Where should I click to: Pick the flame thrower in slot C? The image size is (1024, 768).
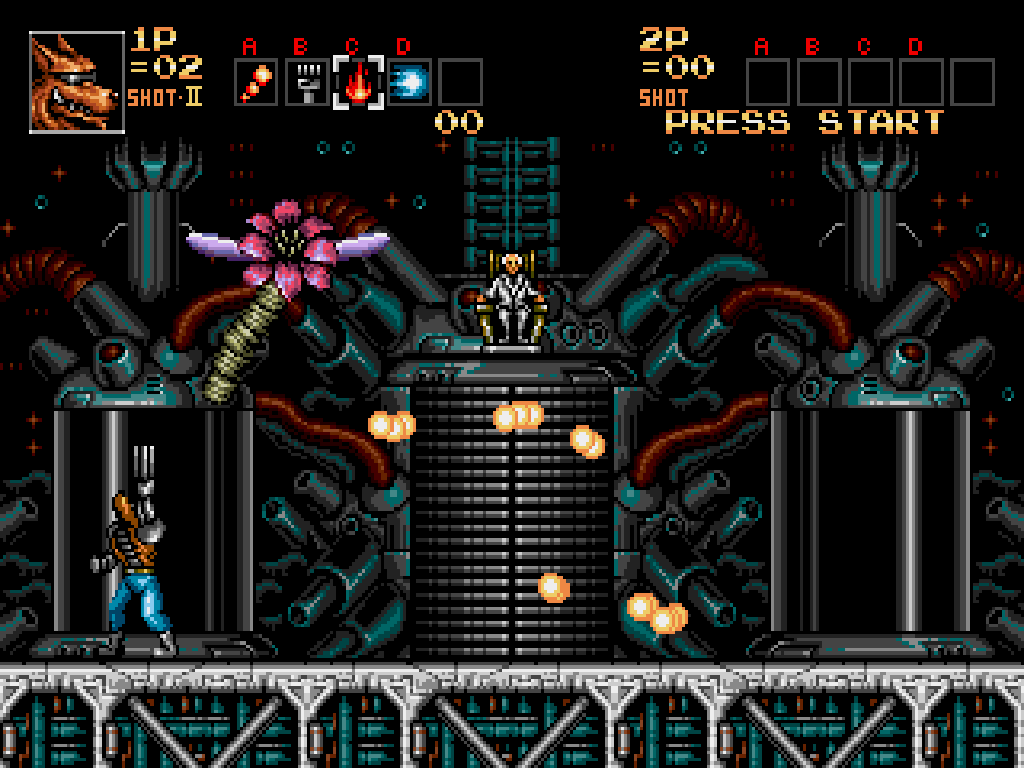click(x=358, y=82)
